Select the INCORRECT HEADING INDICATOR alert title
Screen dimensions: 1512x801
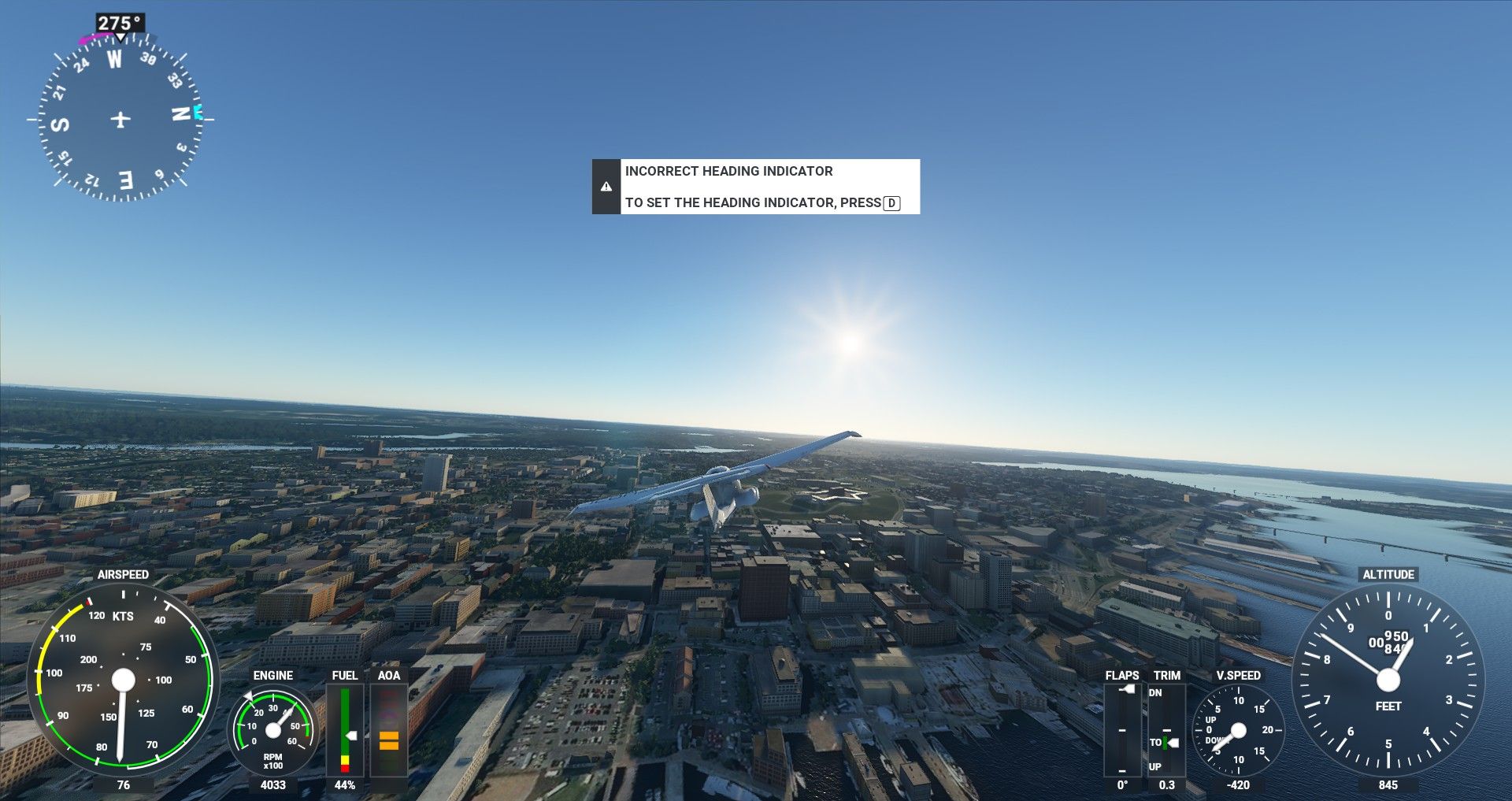(728, 171)
